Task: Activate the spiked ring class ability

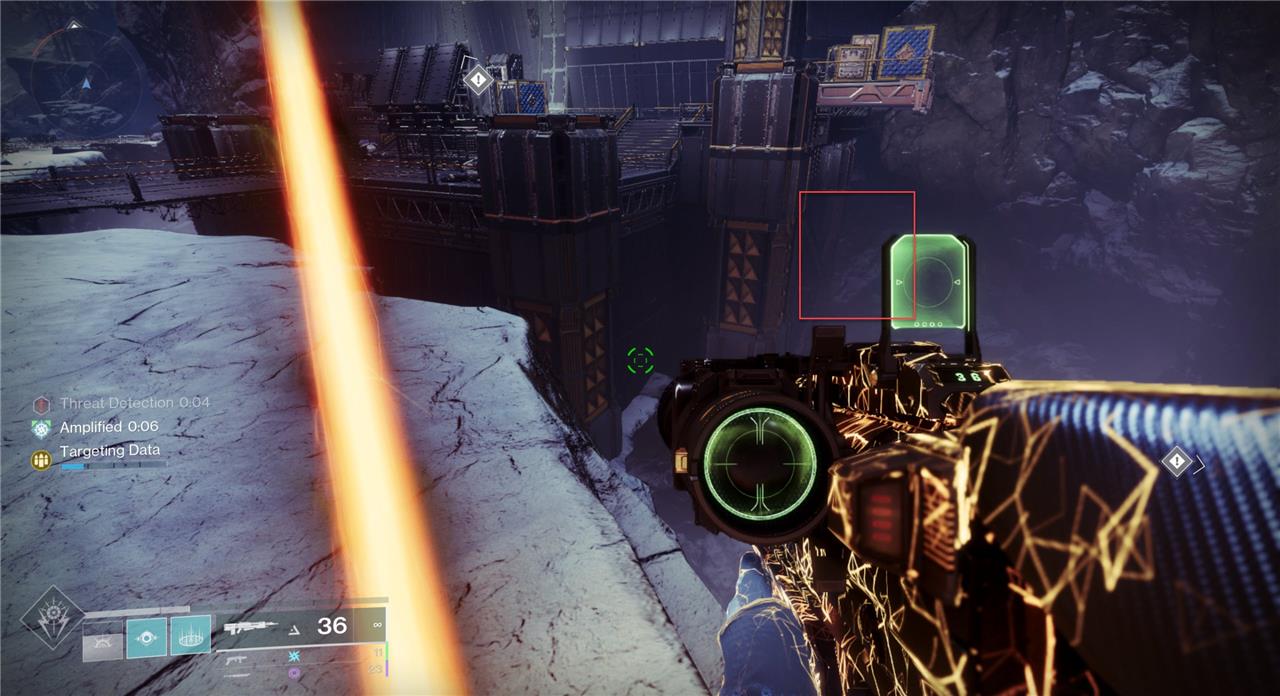Action: pos(190,635)
